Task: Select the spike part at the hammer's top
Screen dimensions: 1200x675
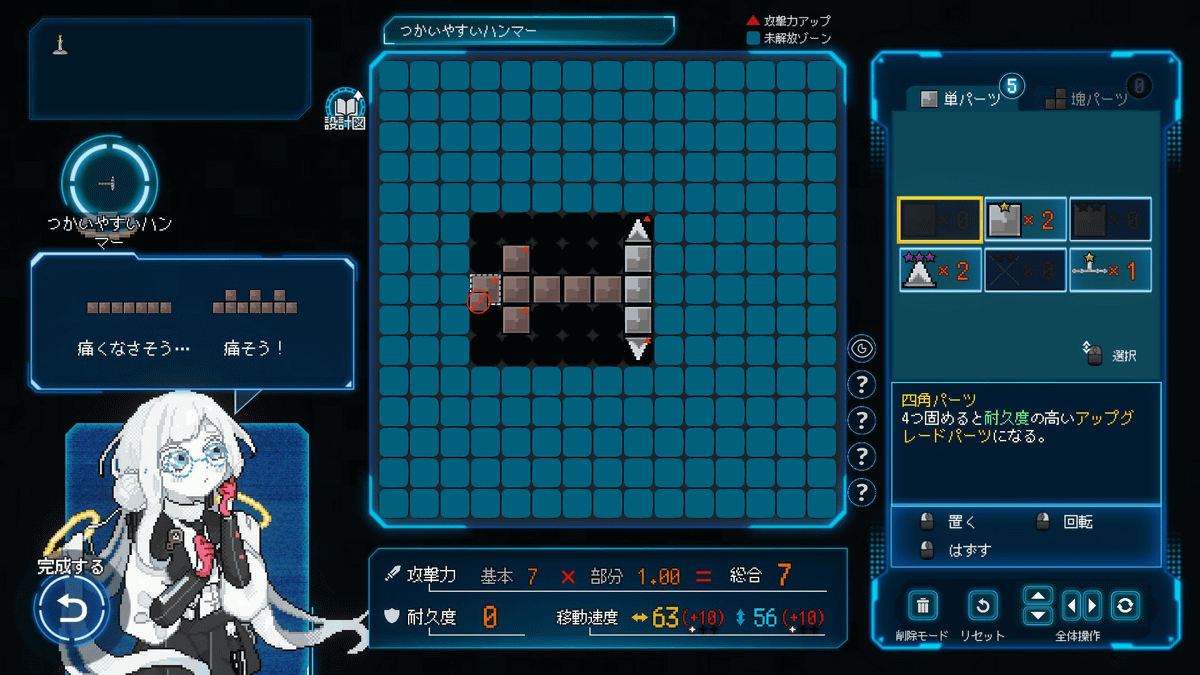Action: tap(638, 230)
